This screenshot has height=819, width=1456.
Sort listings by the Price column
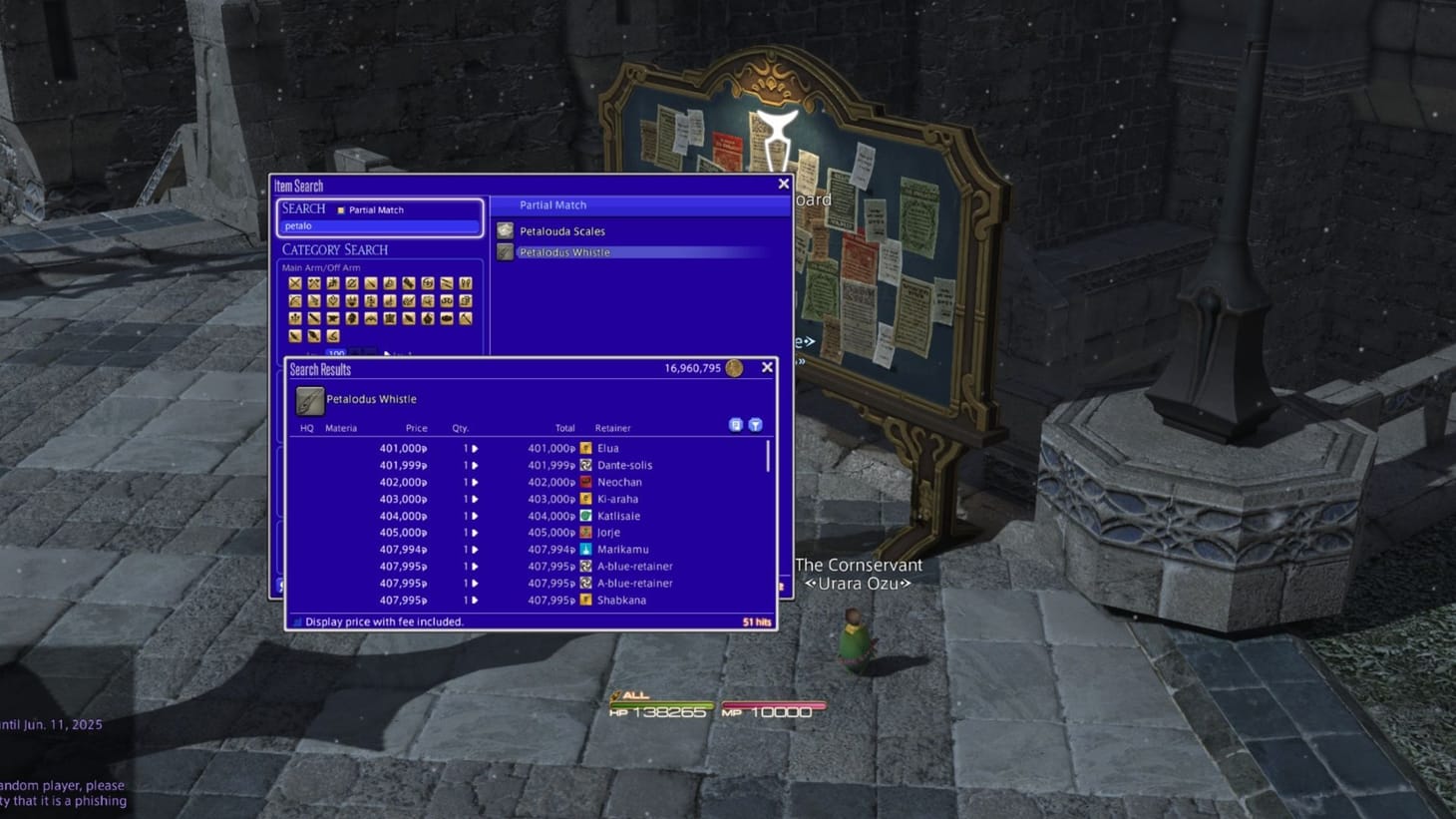point(416,428)
